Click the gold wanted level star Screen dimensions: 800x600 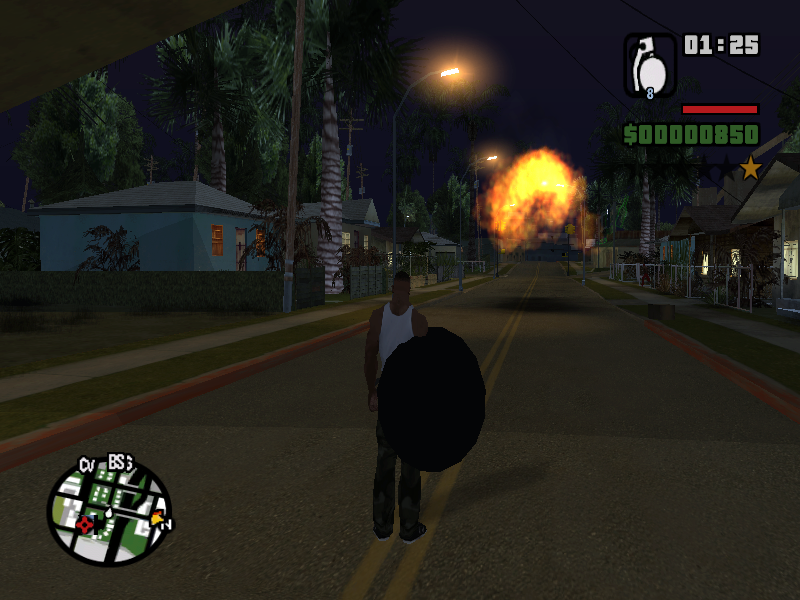tap(750, 168)
